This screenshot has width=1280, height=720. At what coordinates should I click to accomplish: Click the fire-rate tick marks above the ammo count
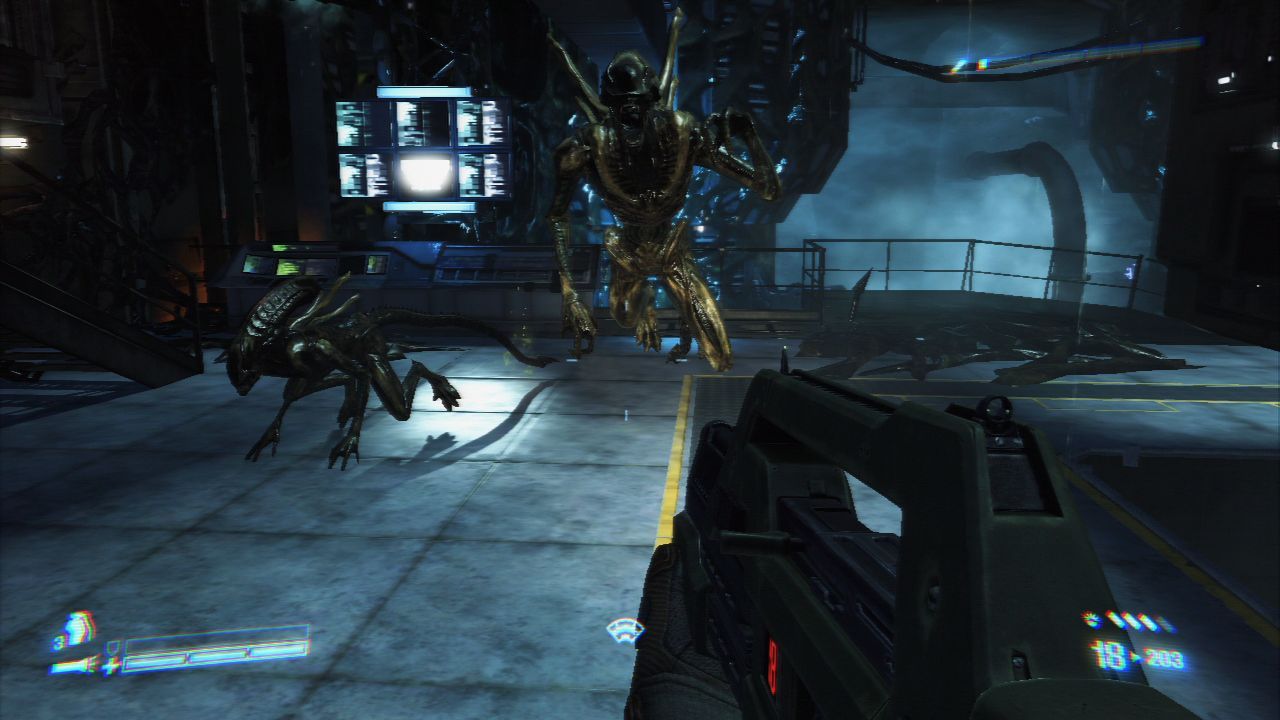pyautogui.click(x=1133, y=620)
